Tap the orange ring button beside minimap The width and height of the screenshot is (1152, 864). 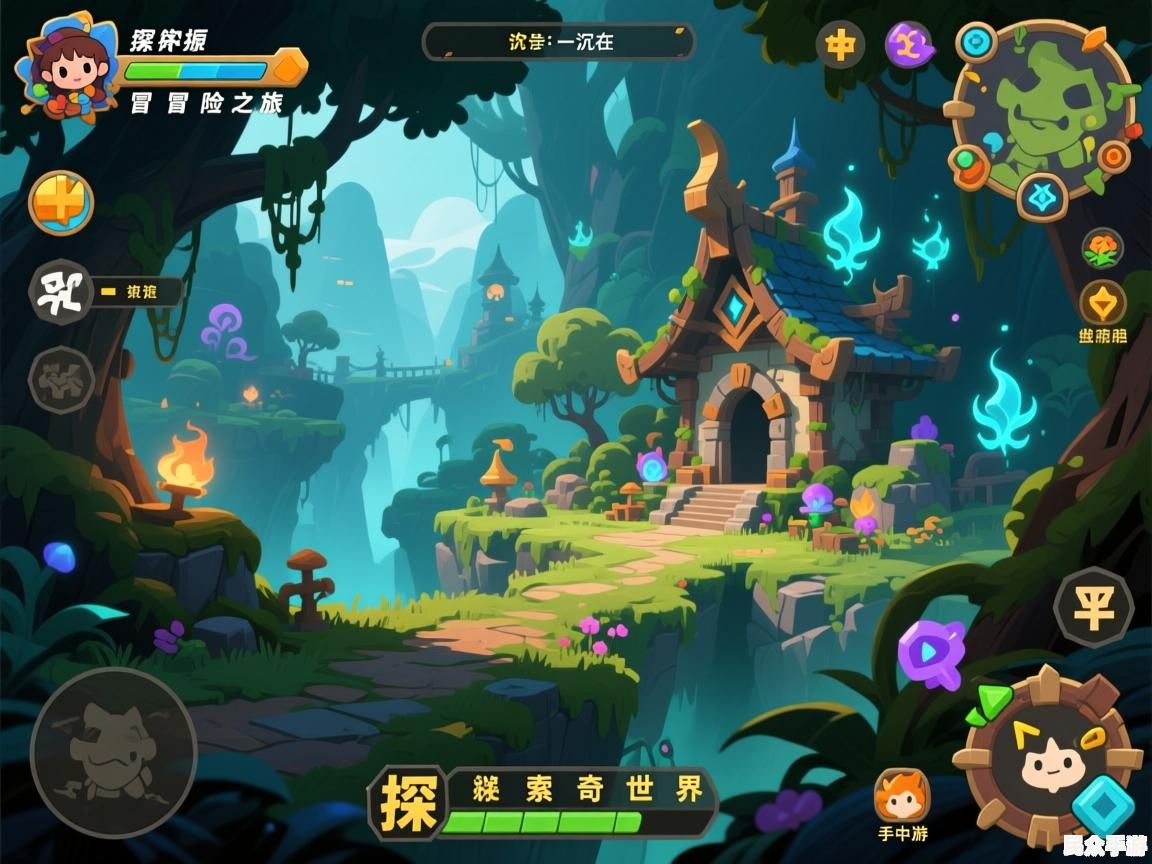(x=1113, y=157)
